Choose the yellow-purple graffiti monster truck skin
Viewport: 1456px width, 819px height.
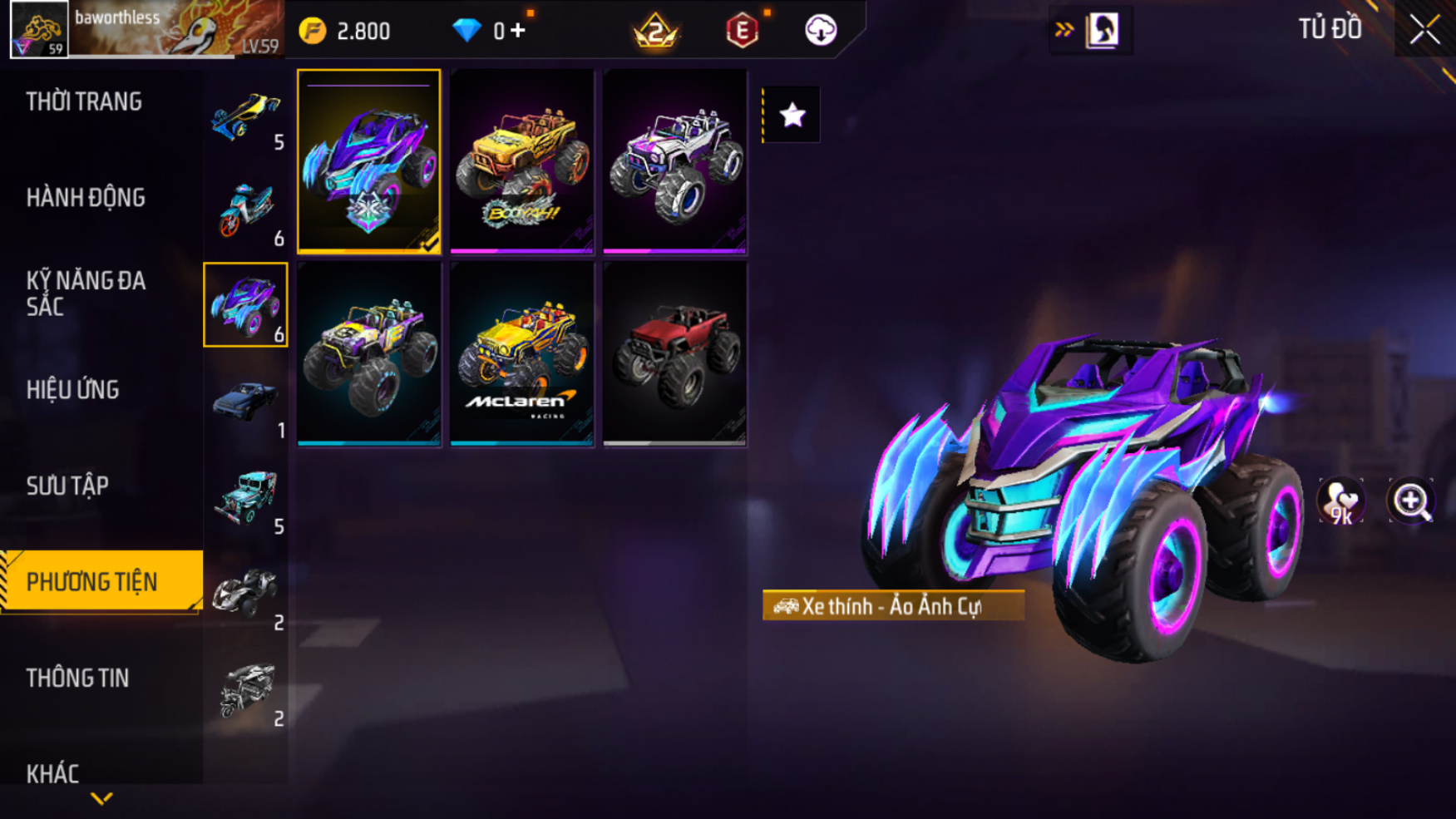coord(368,354)
